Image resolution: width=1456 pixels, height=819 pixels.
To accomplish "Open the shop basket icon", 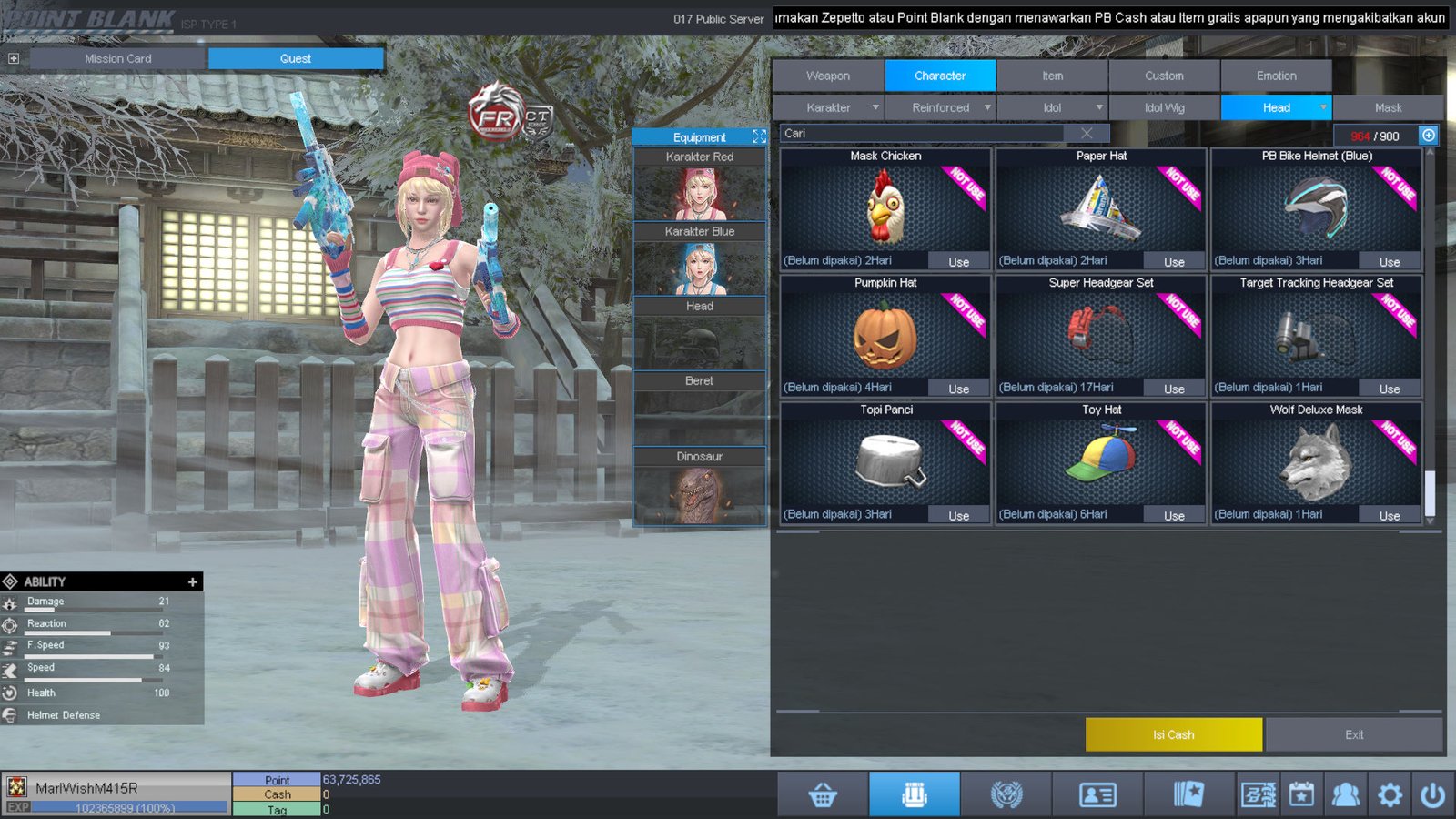I will pyautogui.click(x=823, y=795).
